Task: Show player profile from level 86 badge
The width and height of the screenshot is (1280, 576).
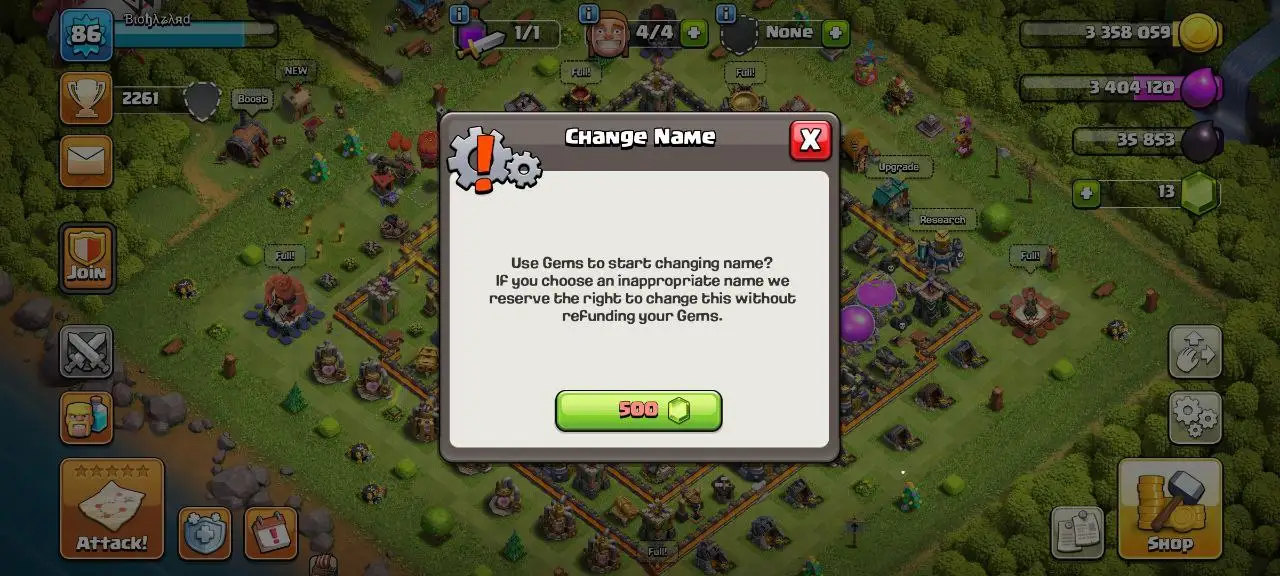Action: [86, 35]
